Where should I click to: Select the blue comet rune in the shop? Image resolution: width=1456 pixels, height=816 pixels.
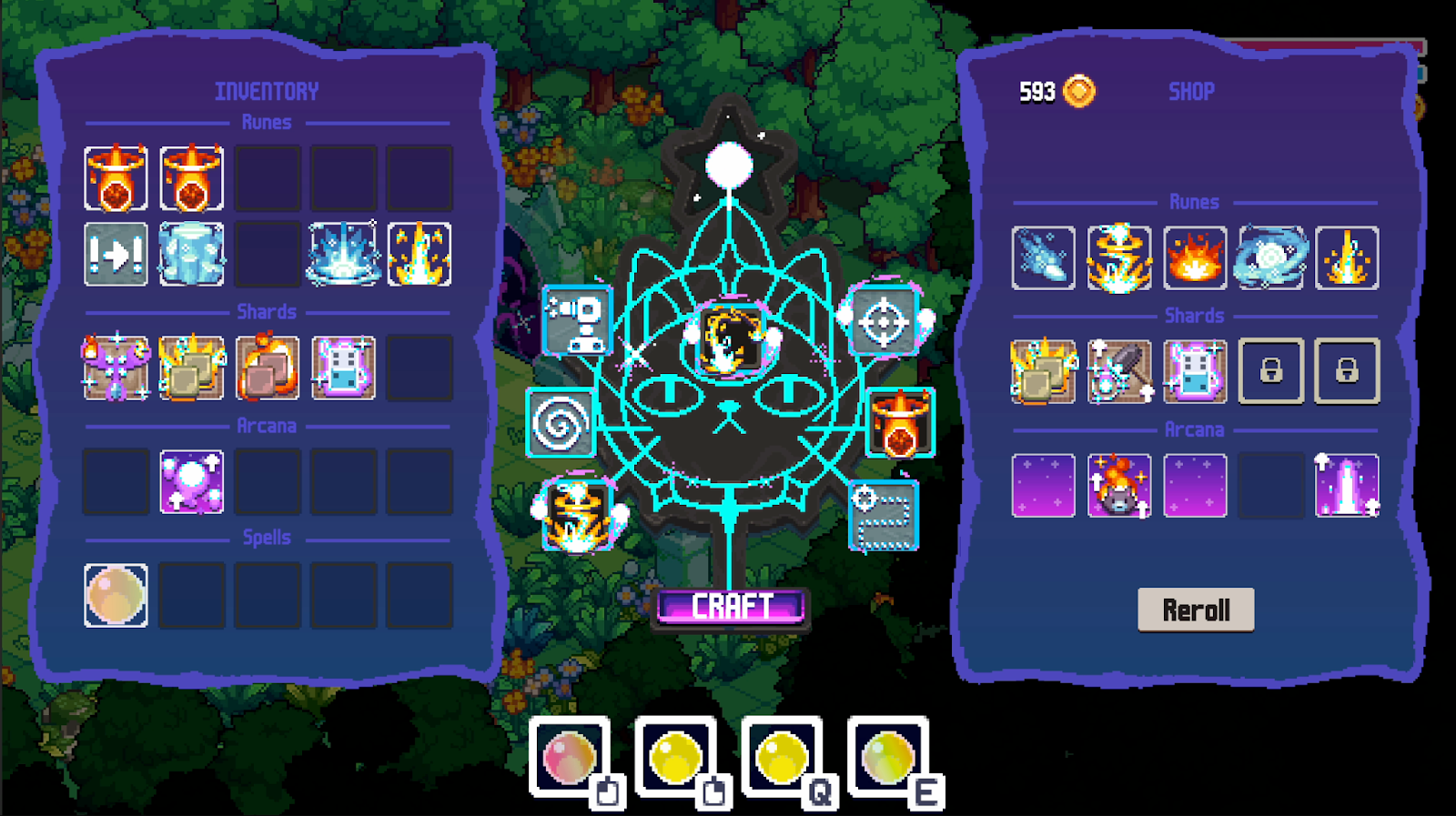tap(1043, 257)
